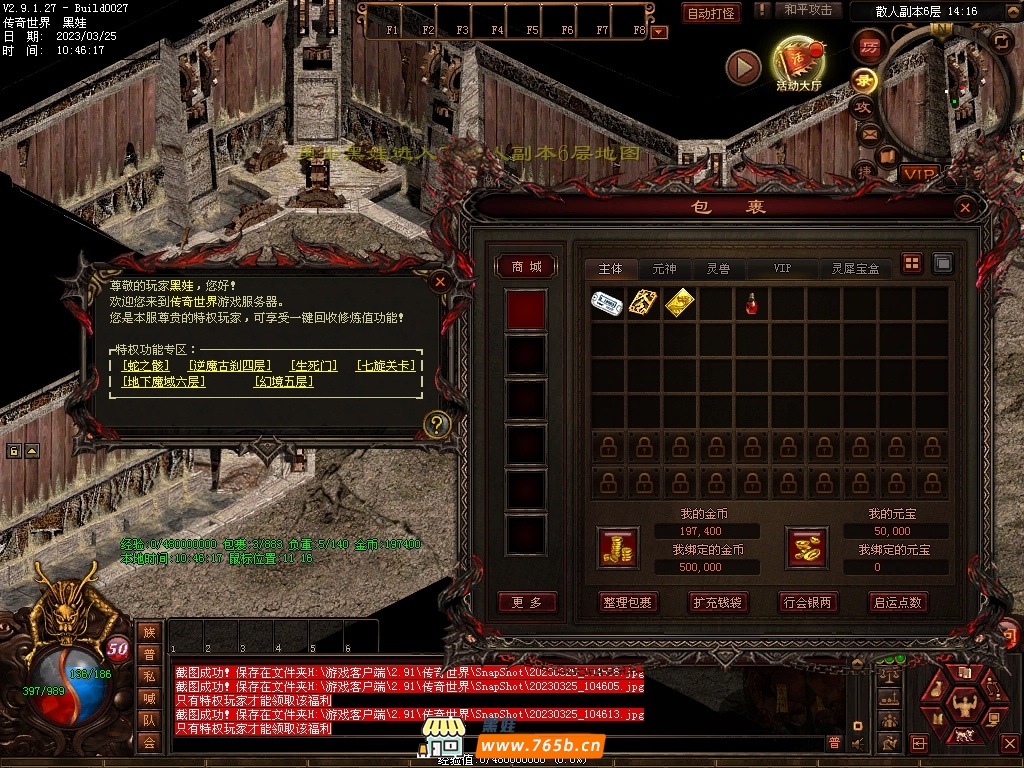
Task: Toggle 自动打怪 auto-fight
Action: (x=712, y=13)
